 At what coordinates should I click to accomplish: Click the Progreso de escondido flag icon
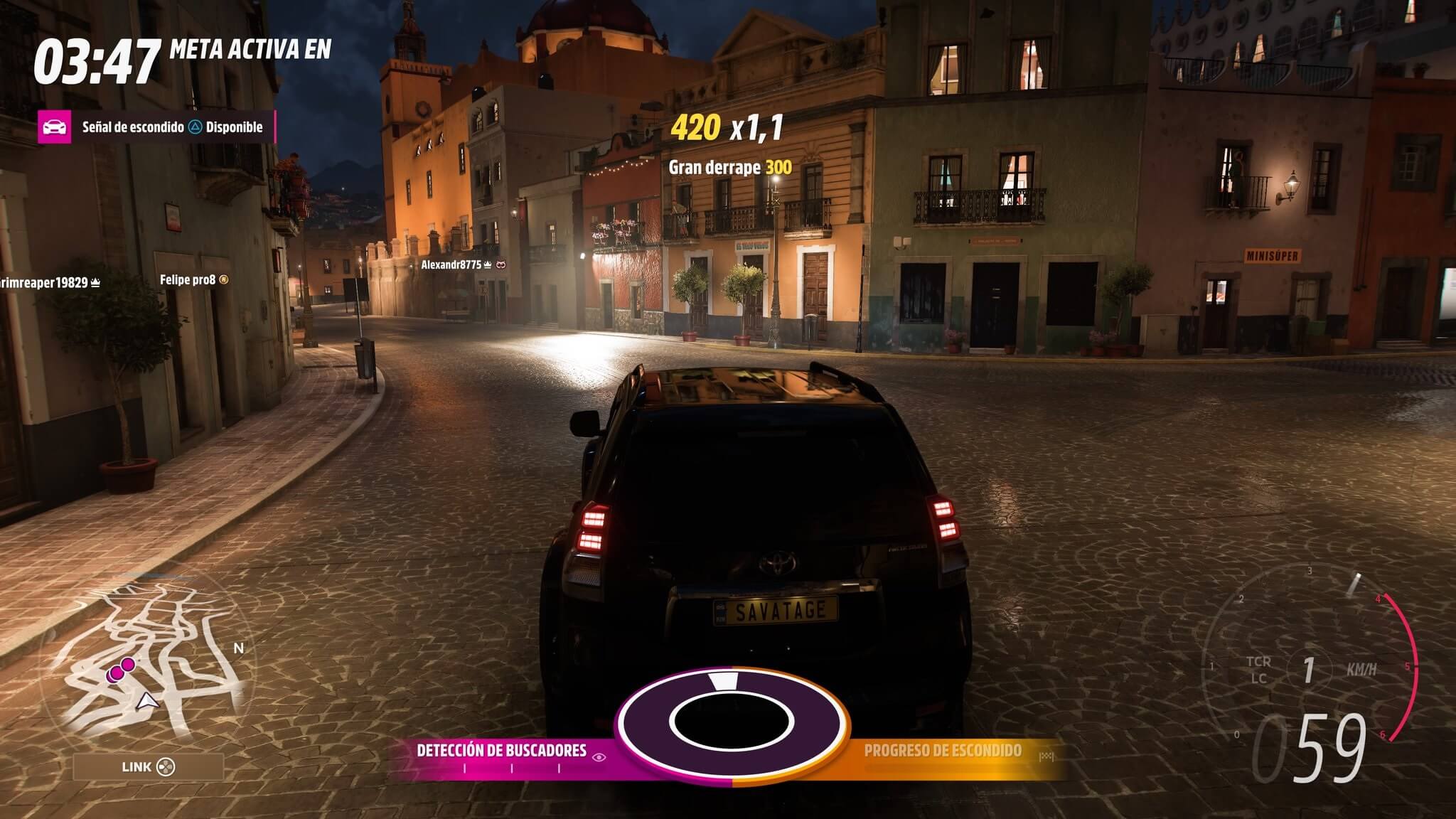pos(1046,756)
